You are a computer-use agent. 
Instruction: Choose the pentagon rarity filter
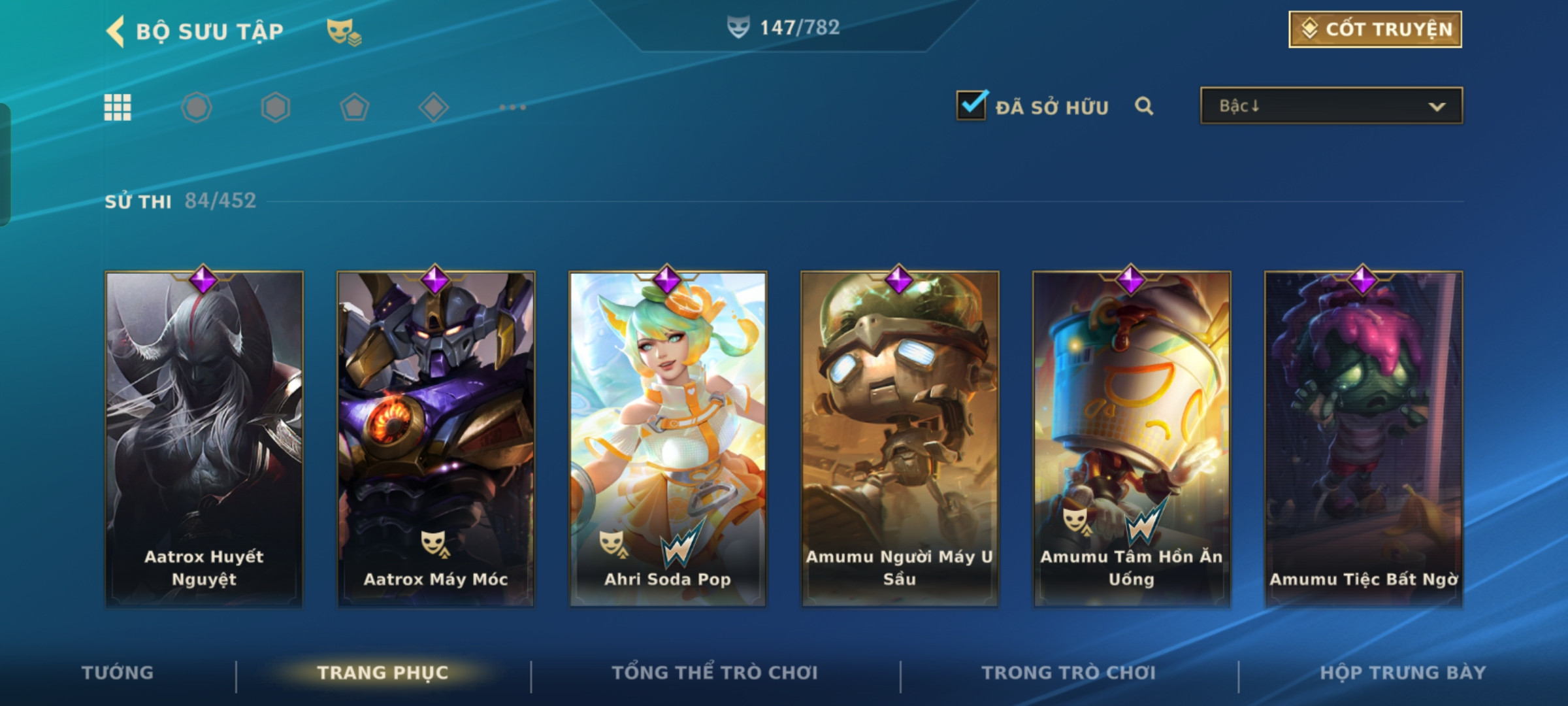355,107
